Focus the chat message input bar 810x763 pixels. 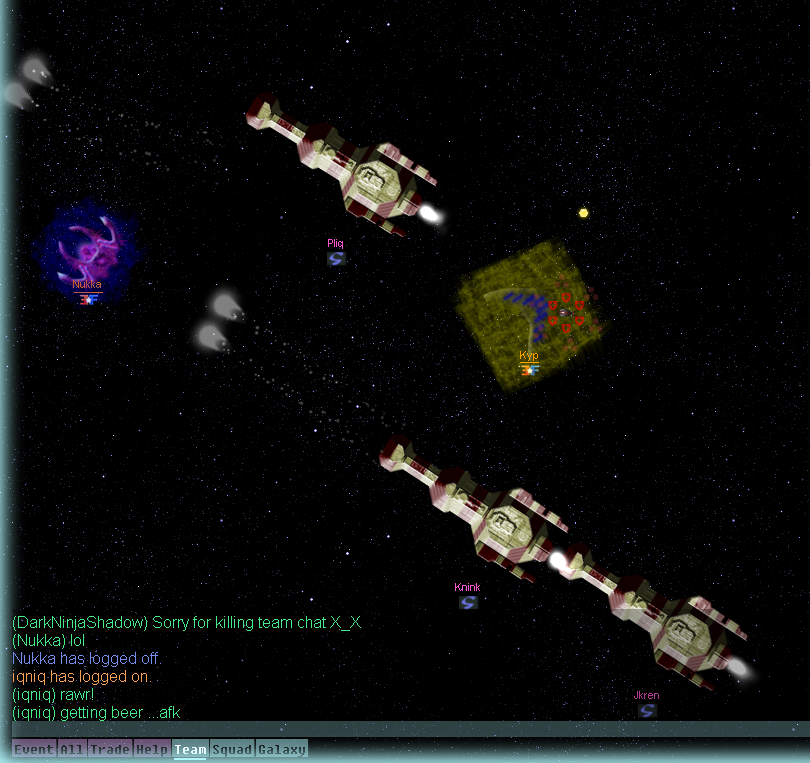[400, 729]
